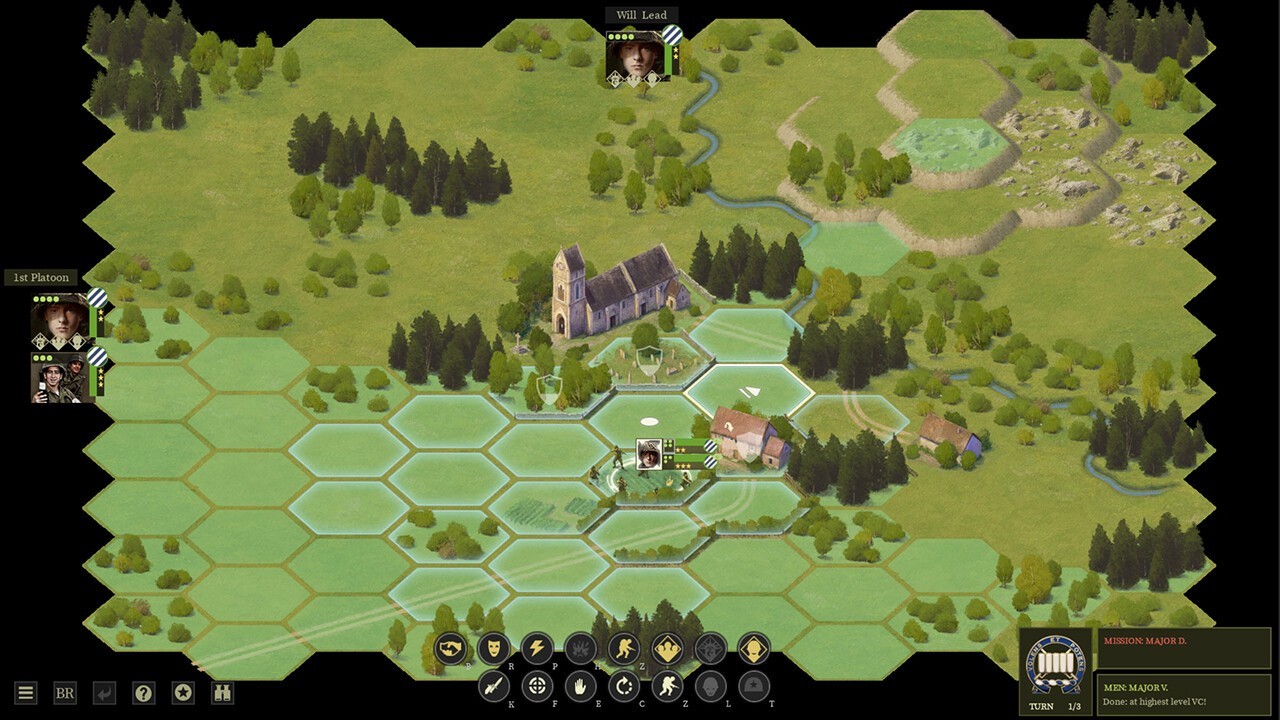Choose the three-soldier diamond squad icon

click(667, 649)
